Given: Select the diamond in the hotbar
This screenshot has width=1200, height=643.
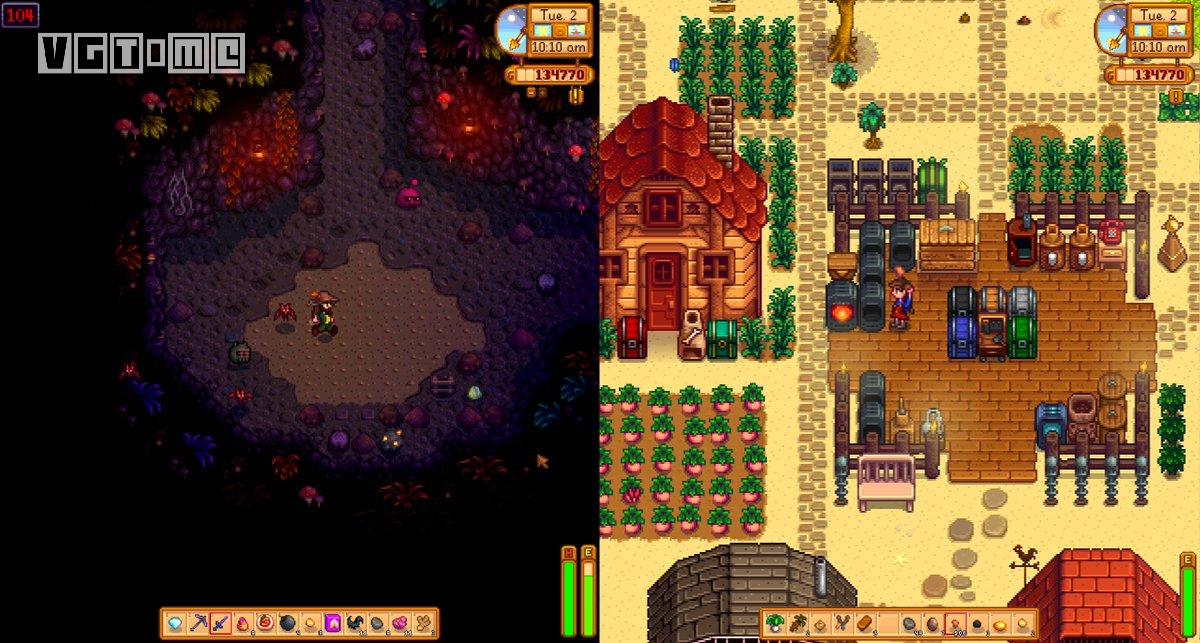Looking at the screenshot, I should (x=176, y=622).
